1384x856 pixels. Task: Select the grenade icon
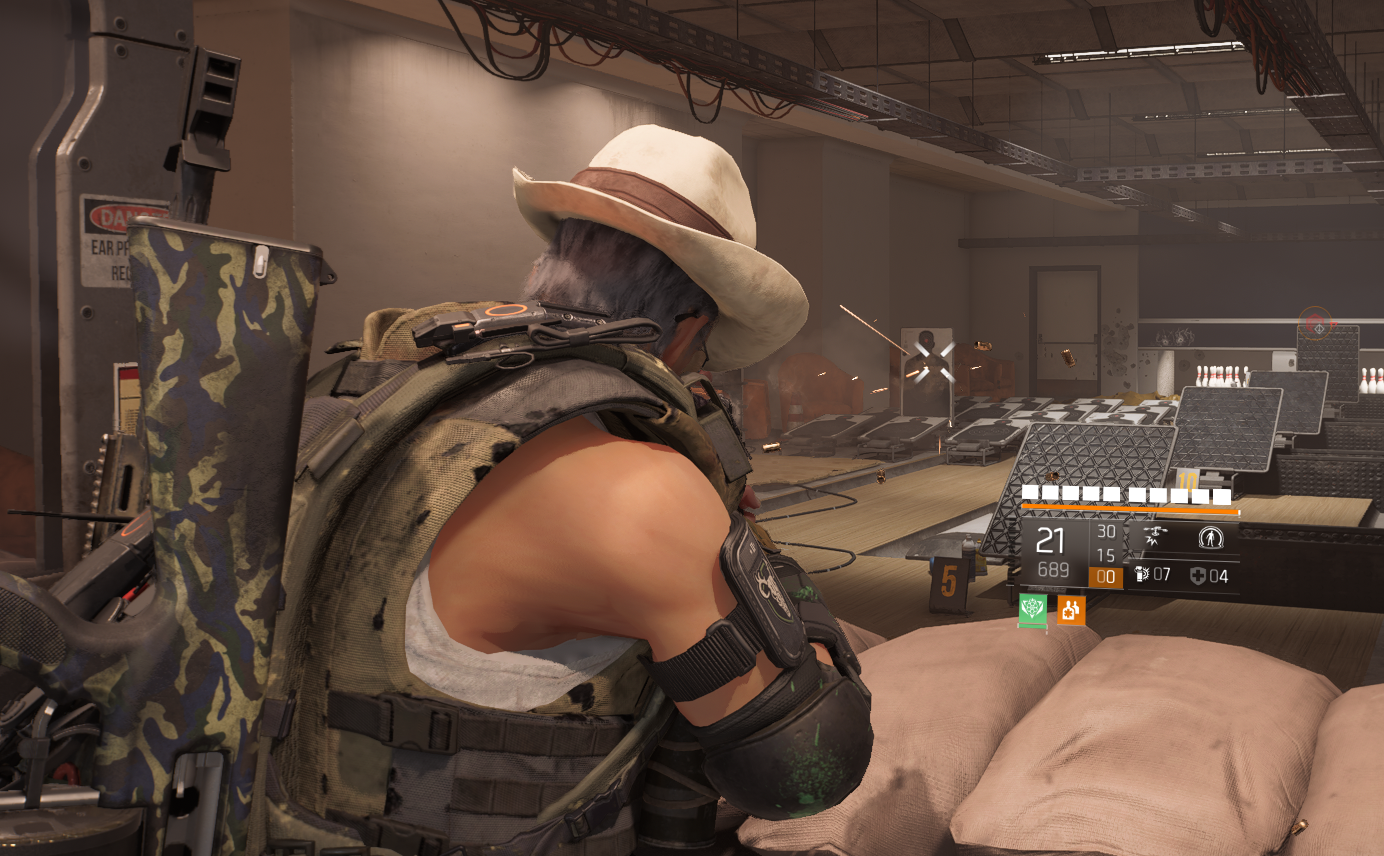click(x=1143, y=575)
